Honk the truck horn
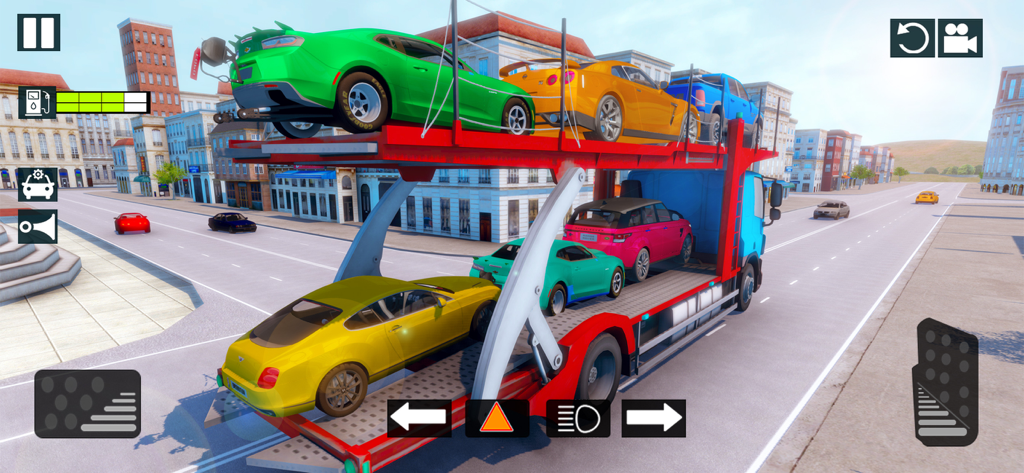This screenshot has height=473, width=1024. [38, 227]
